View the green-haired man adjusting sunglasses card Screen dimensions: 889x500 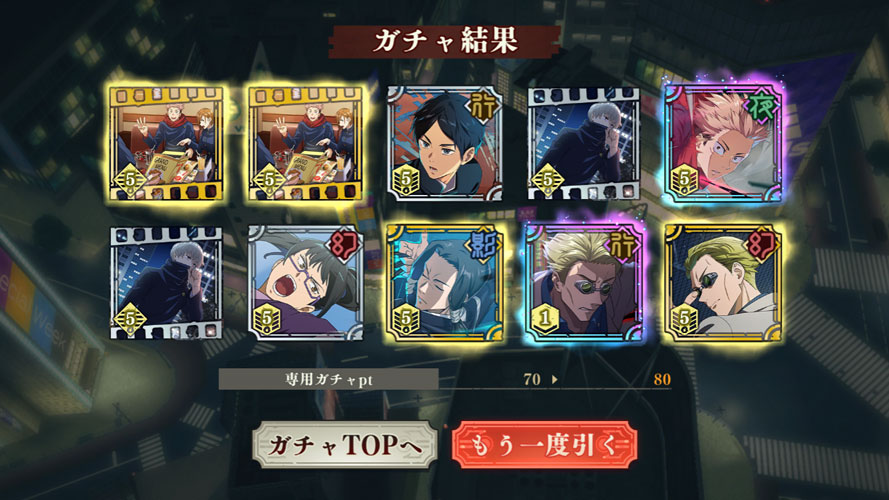tap(724, 281)
